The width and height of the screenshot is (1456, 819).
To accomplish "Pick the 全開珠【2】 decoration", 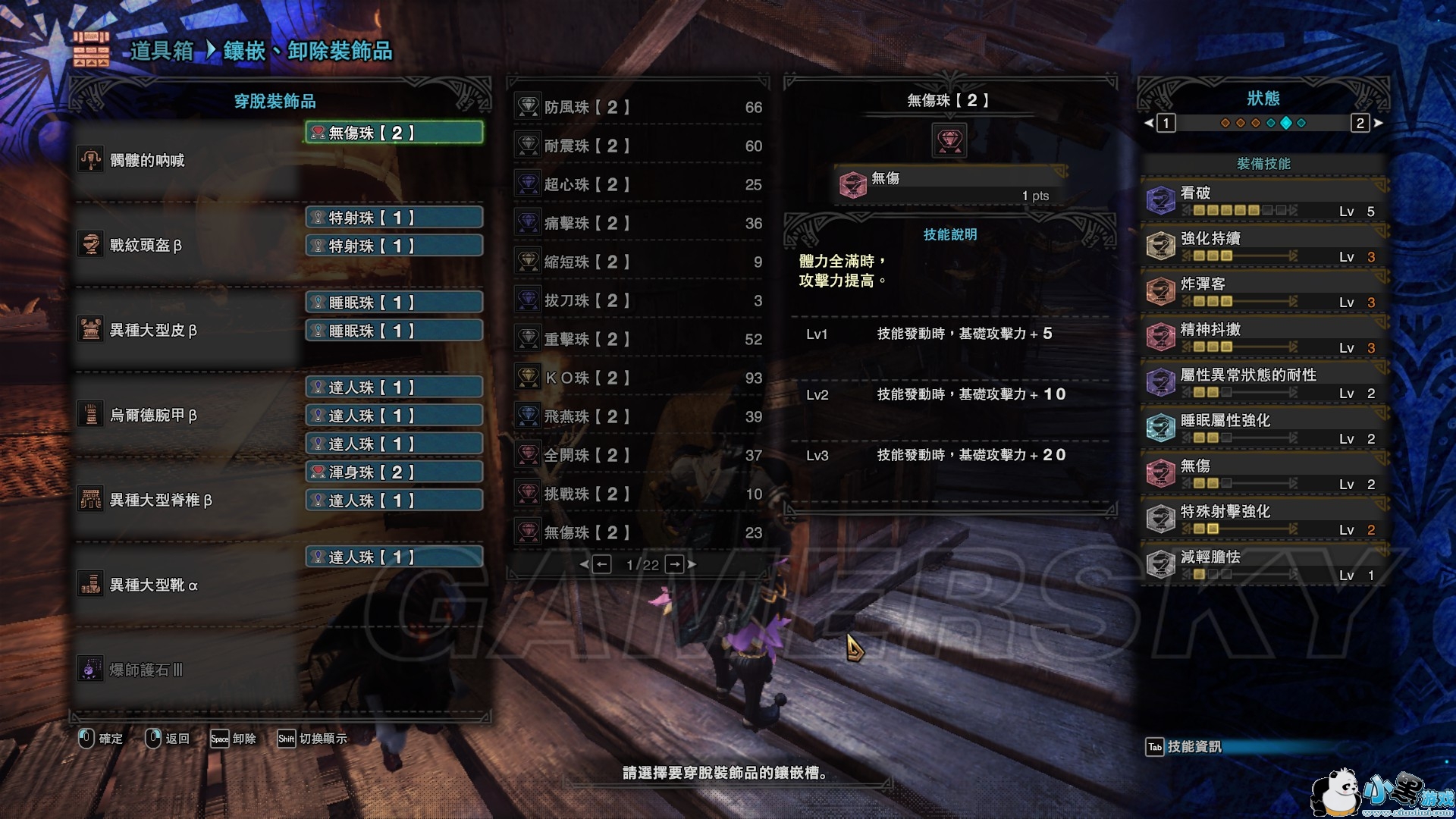I will [x=639, y=456].
